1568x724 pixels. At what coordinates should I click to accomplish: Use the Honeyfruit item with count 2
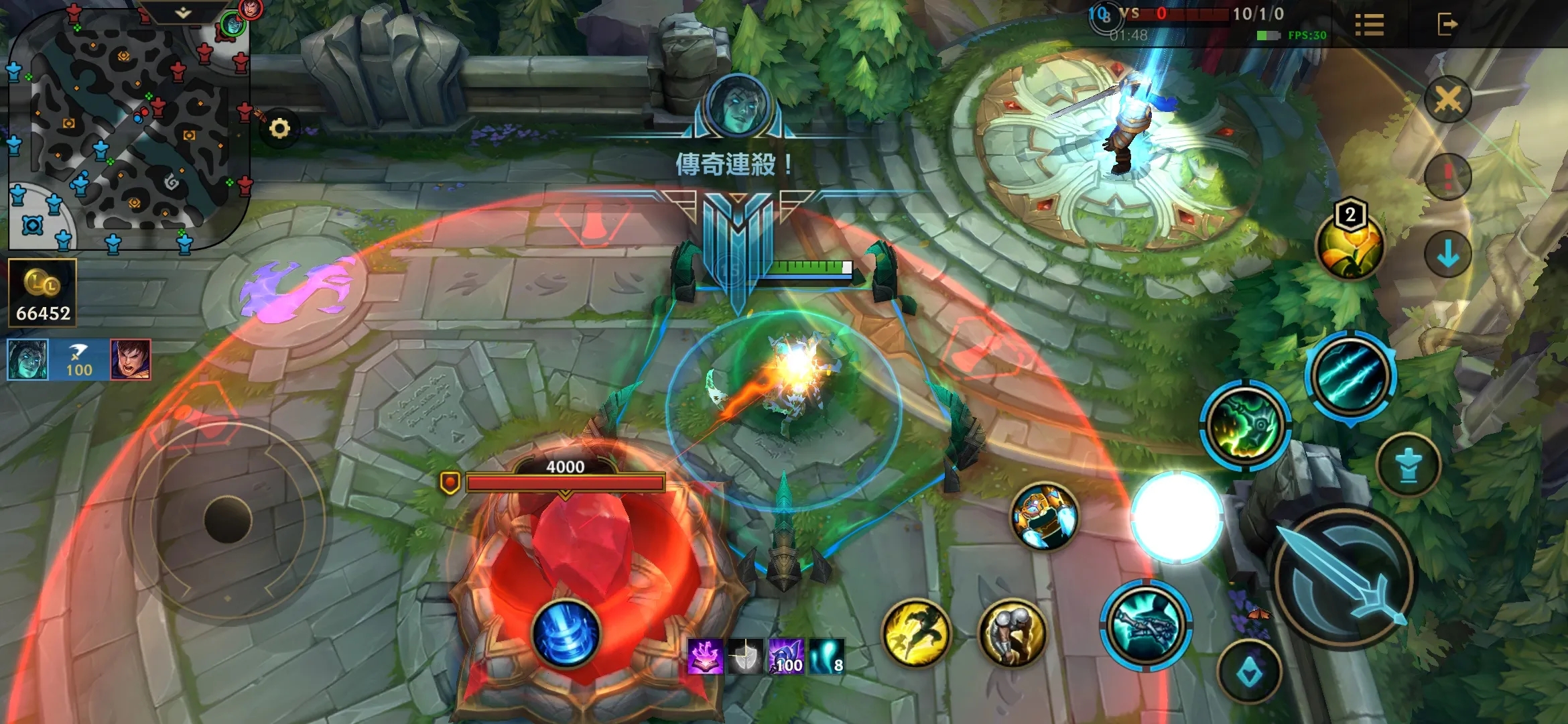coord(1349,247)
